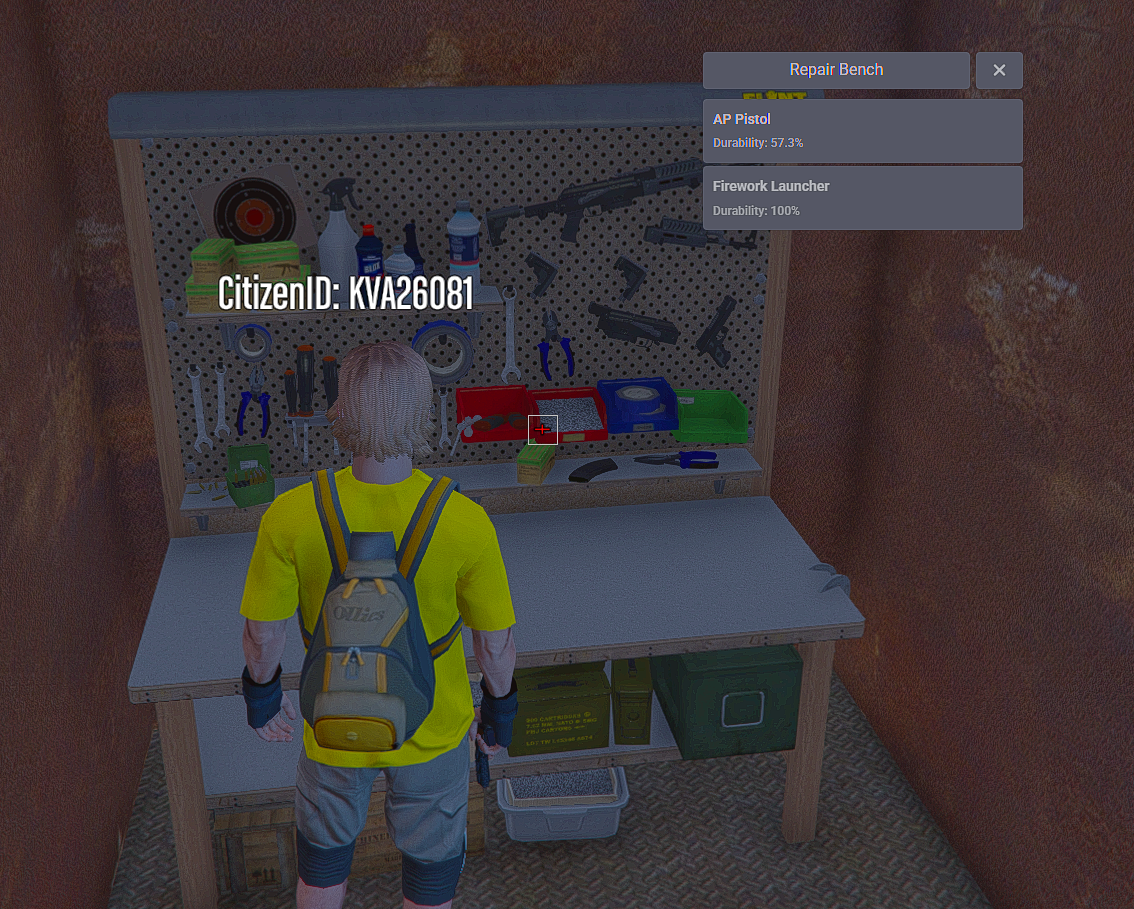Select the AP Pistol repair entry
1134x909 pixels.
click(862, 131)
